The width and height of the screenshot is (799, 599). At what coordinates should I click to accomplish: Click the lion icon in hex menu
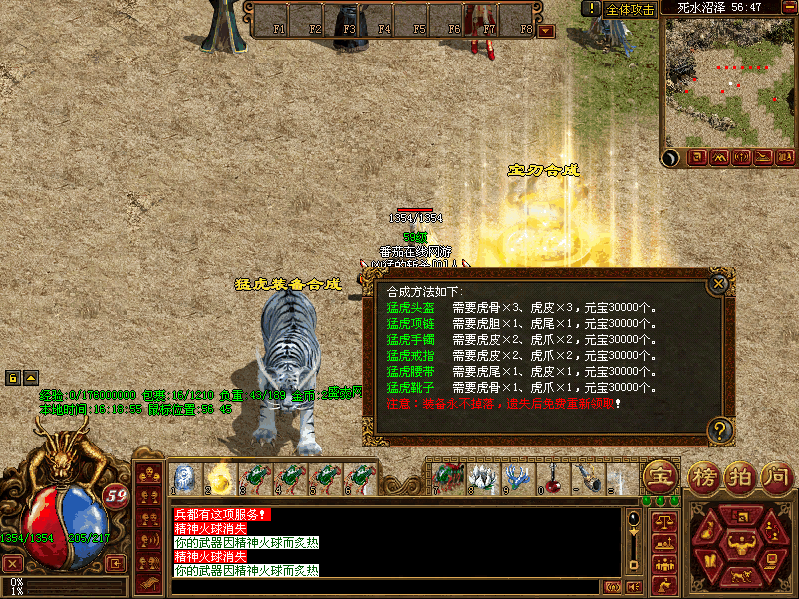pyautogui.click(x=742, y=576)
